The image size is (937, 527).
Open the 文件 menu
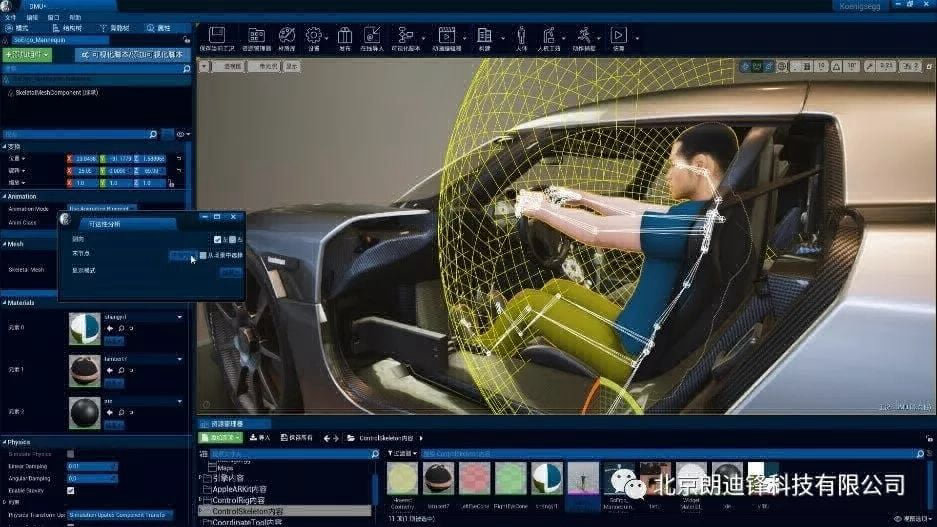coord(10,18)
